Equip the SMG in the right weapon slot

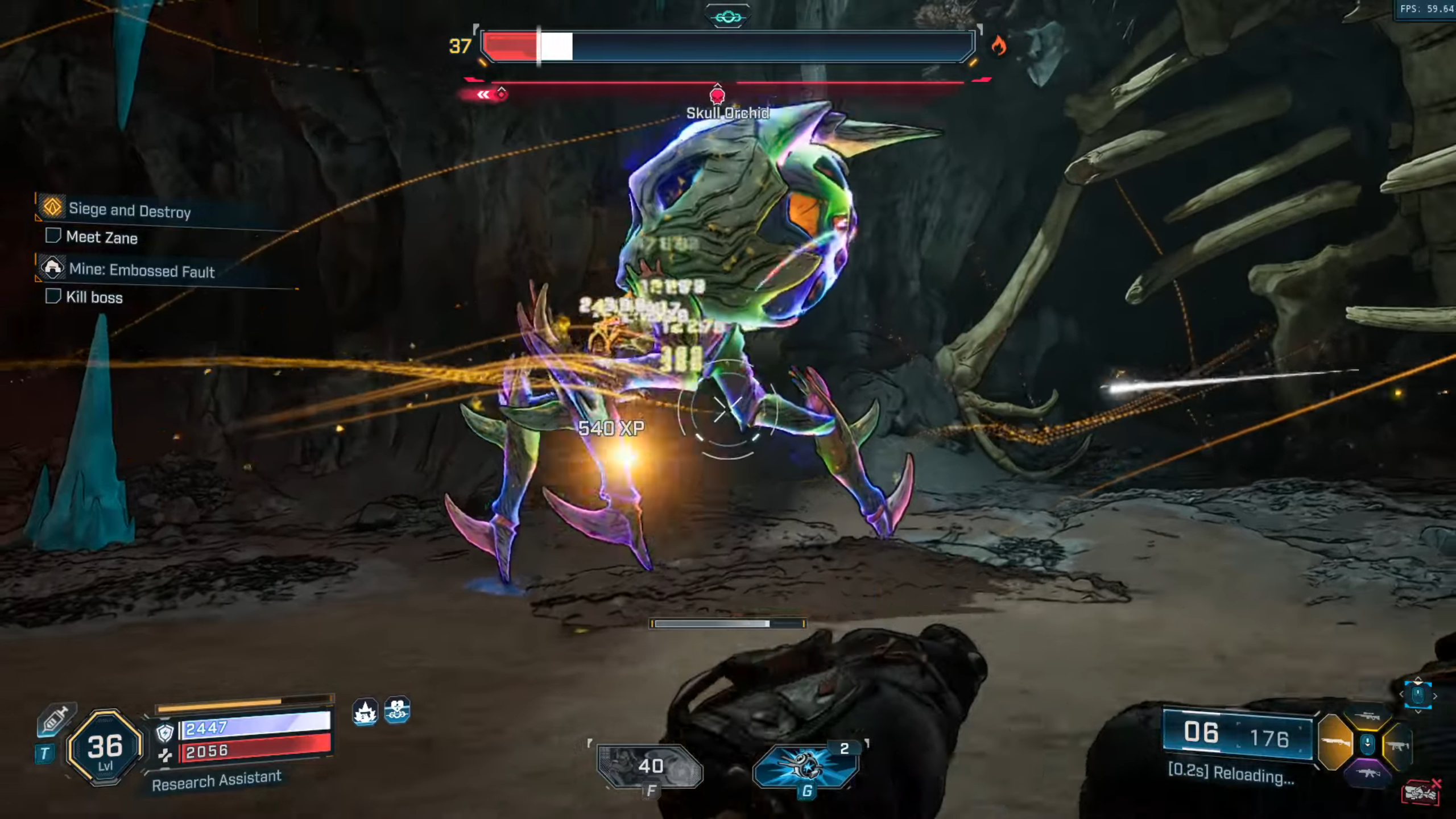1399,746
